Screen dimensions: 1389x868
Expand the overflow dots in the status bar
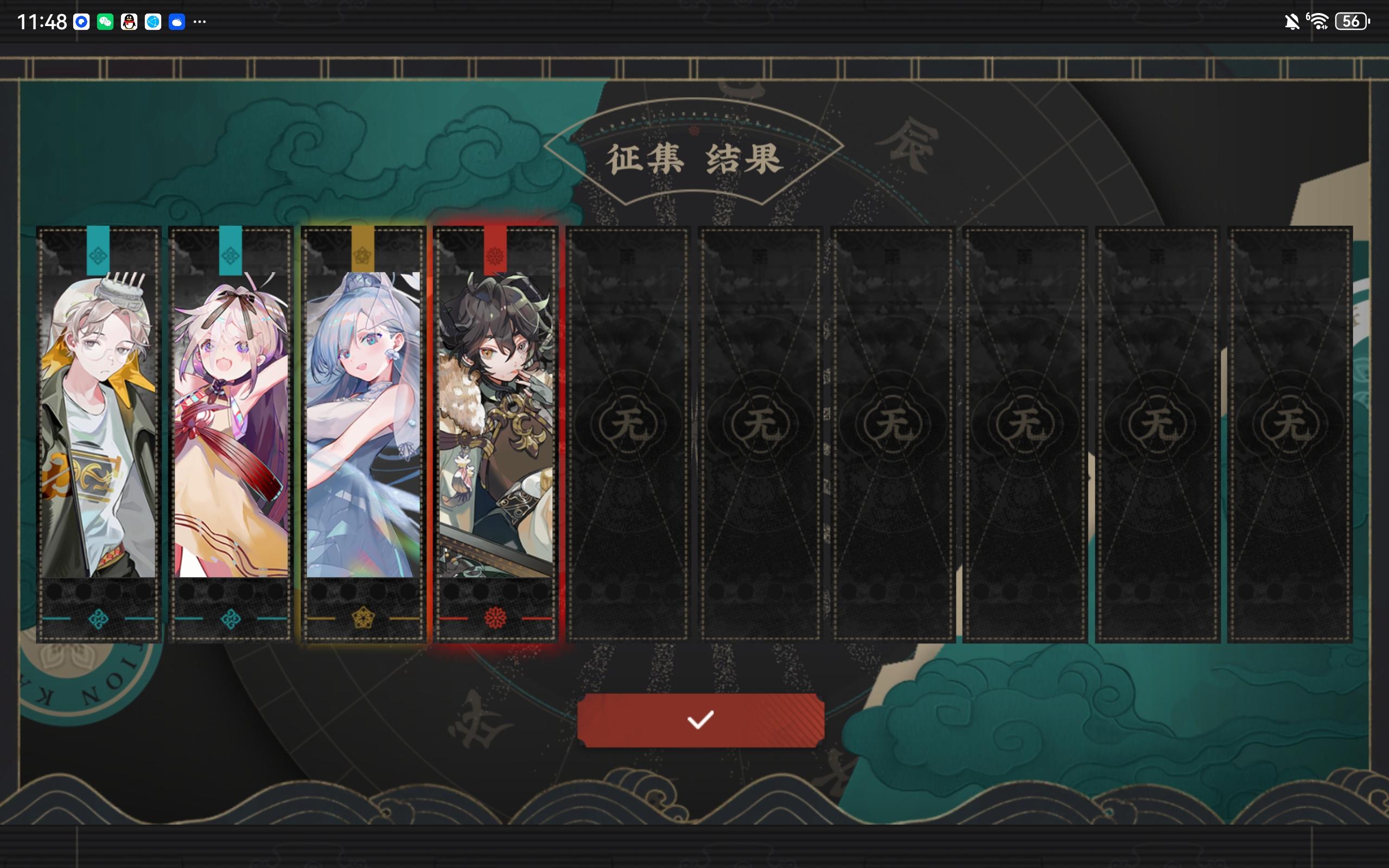click(200, 22)
